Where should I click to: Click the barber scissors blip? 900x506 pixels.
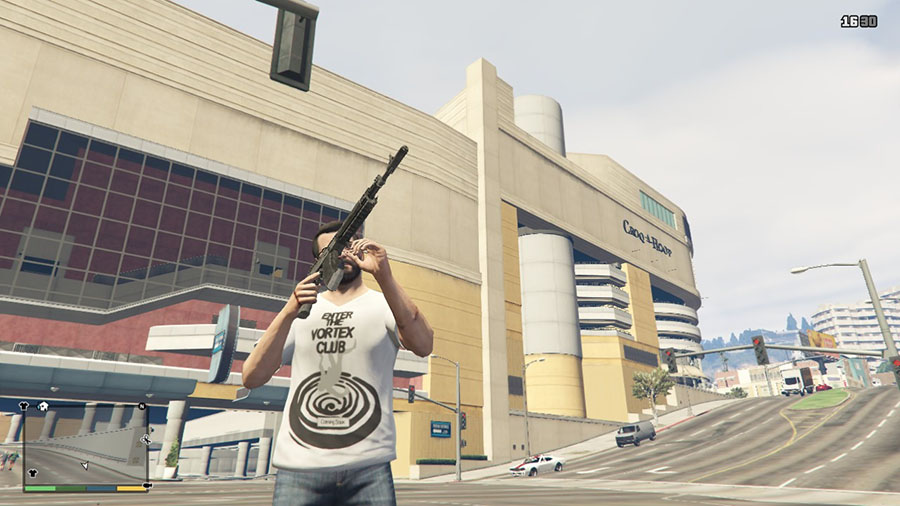click(146, 440)
